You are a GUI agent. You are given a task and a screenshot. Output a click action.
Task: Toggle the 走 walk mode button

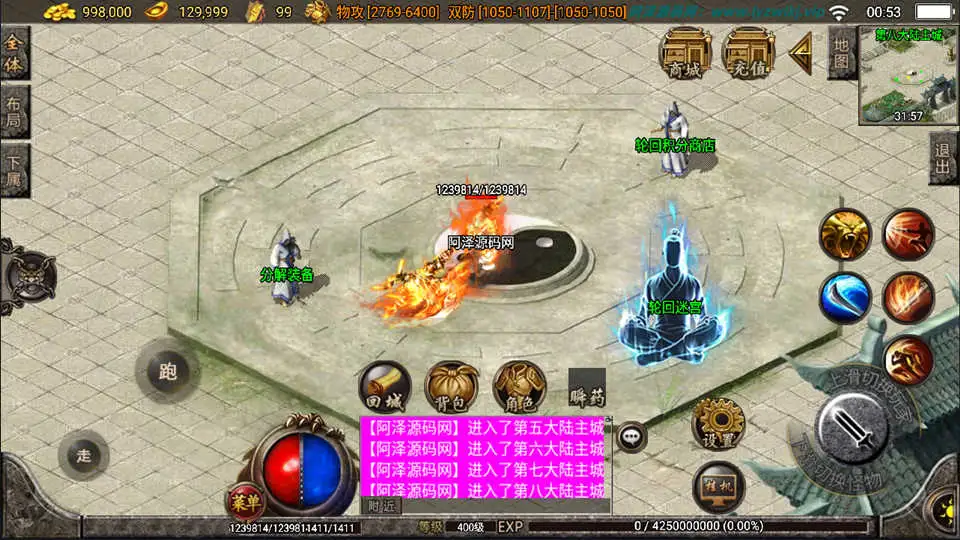(x=83, y=455)
